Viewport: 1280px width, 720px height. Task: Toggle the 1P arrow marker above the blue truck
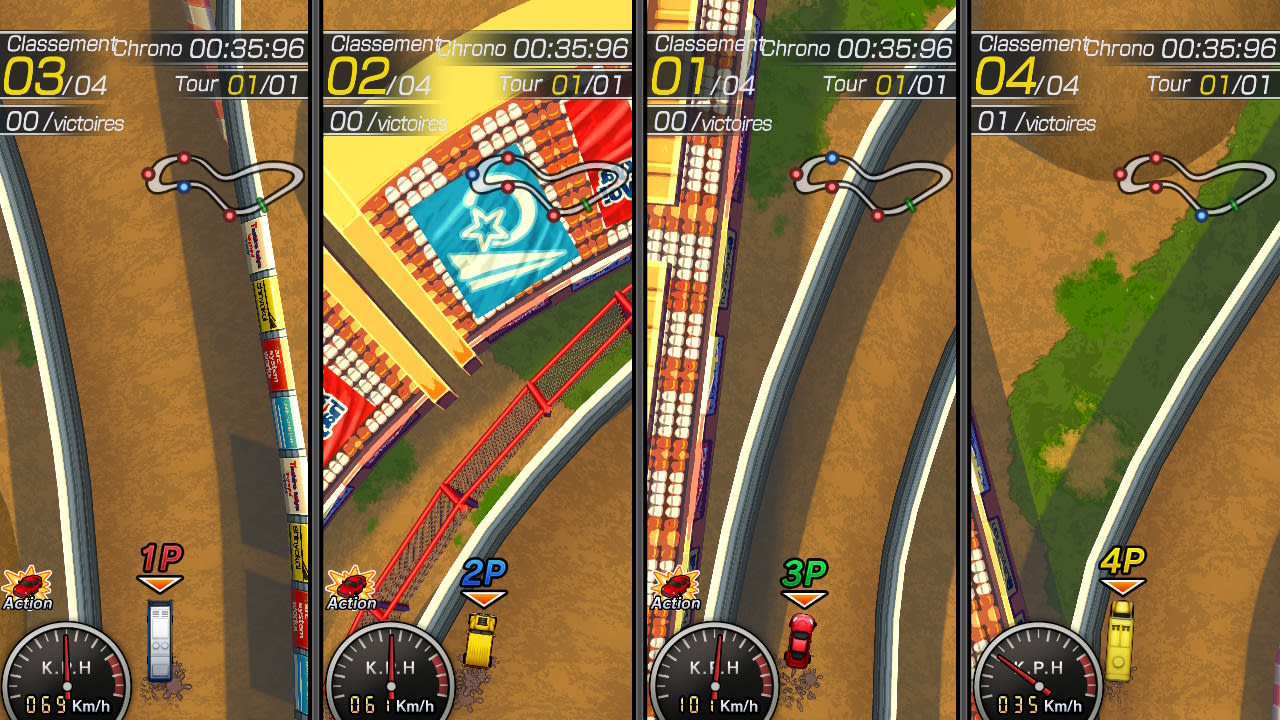(160, 566)
